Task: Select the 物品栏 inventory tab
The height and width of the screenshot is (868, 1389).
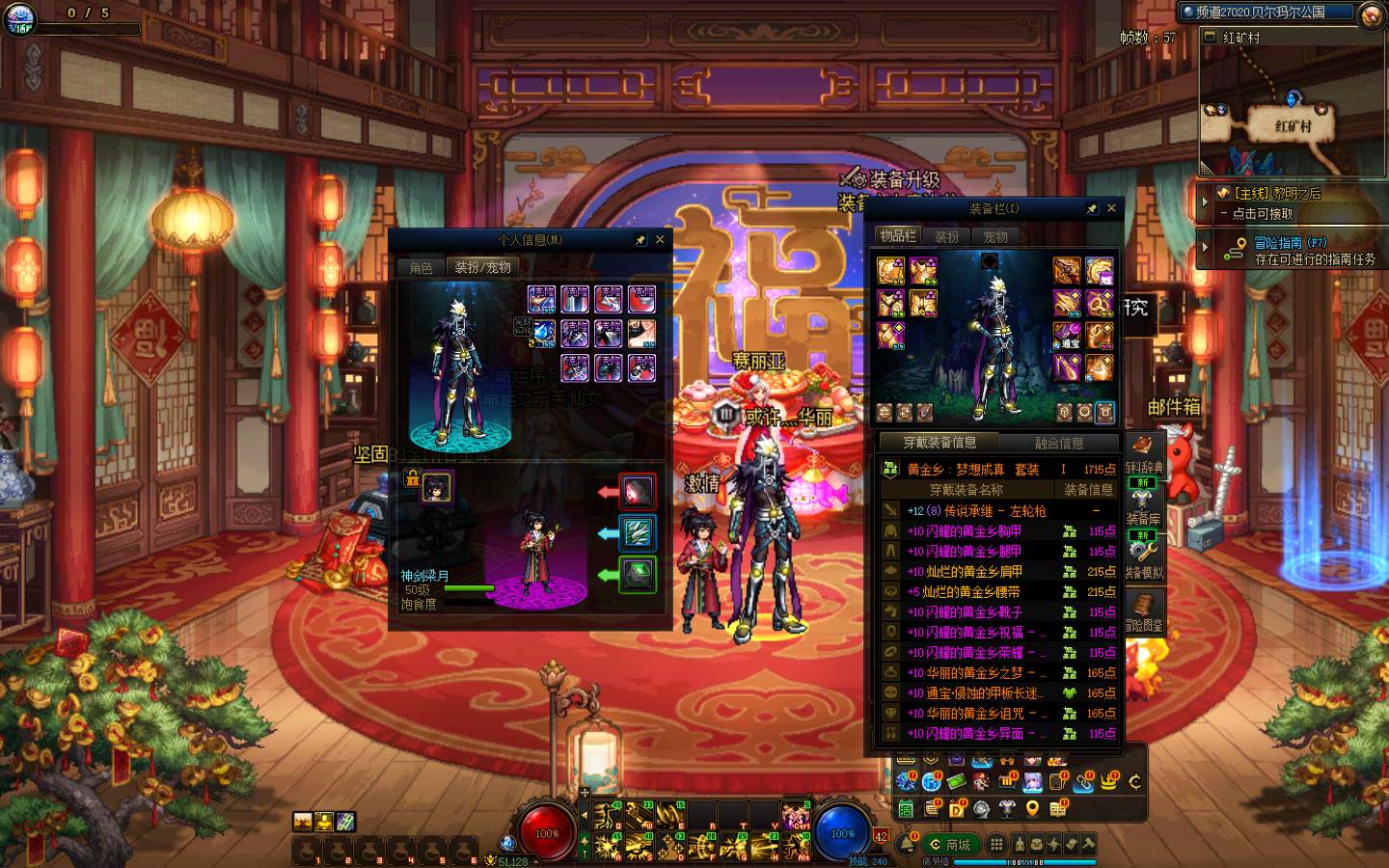Action: (898, 236)
